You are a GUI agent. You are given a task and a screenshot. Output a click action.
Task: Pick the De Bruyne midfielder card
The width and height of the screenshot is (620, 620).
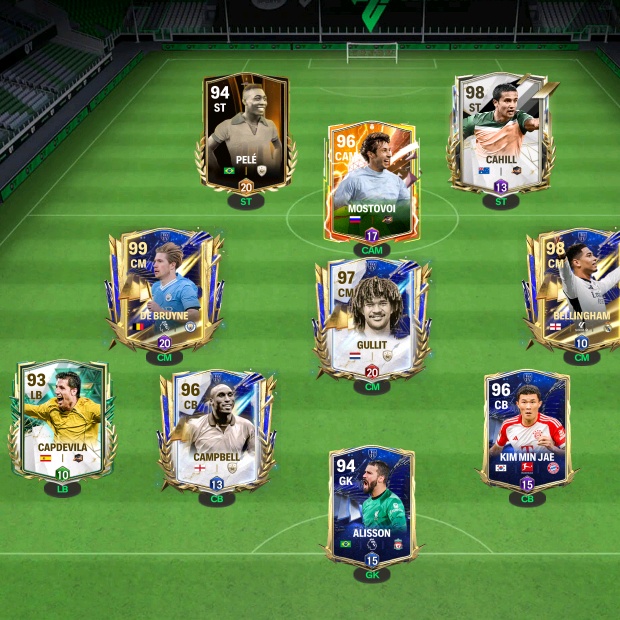[165, 290]
